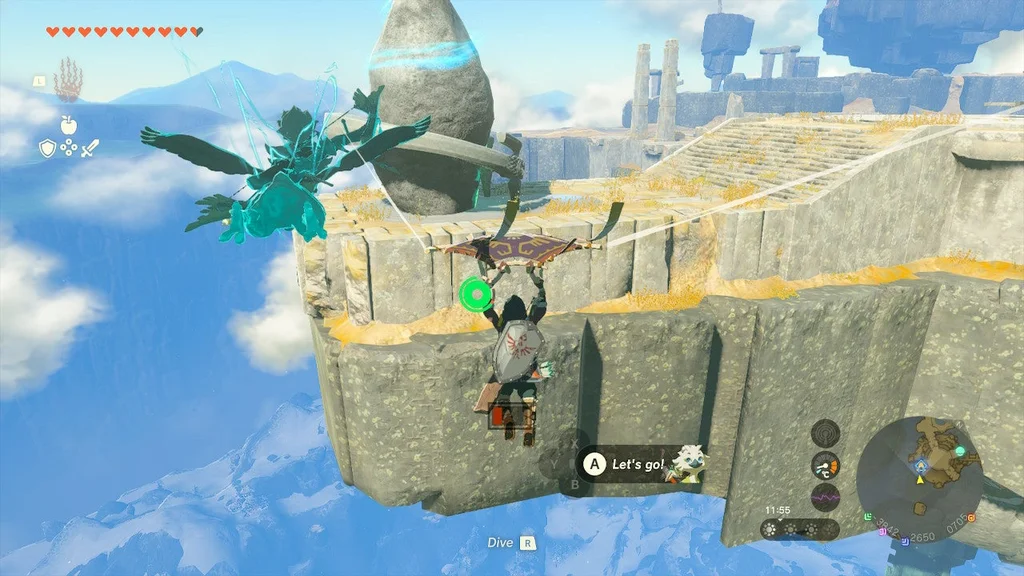The height and width of the screenshot is (576, 1024).
Task: Click the temperature gauge icon
Action: [825, 465]
